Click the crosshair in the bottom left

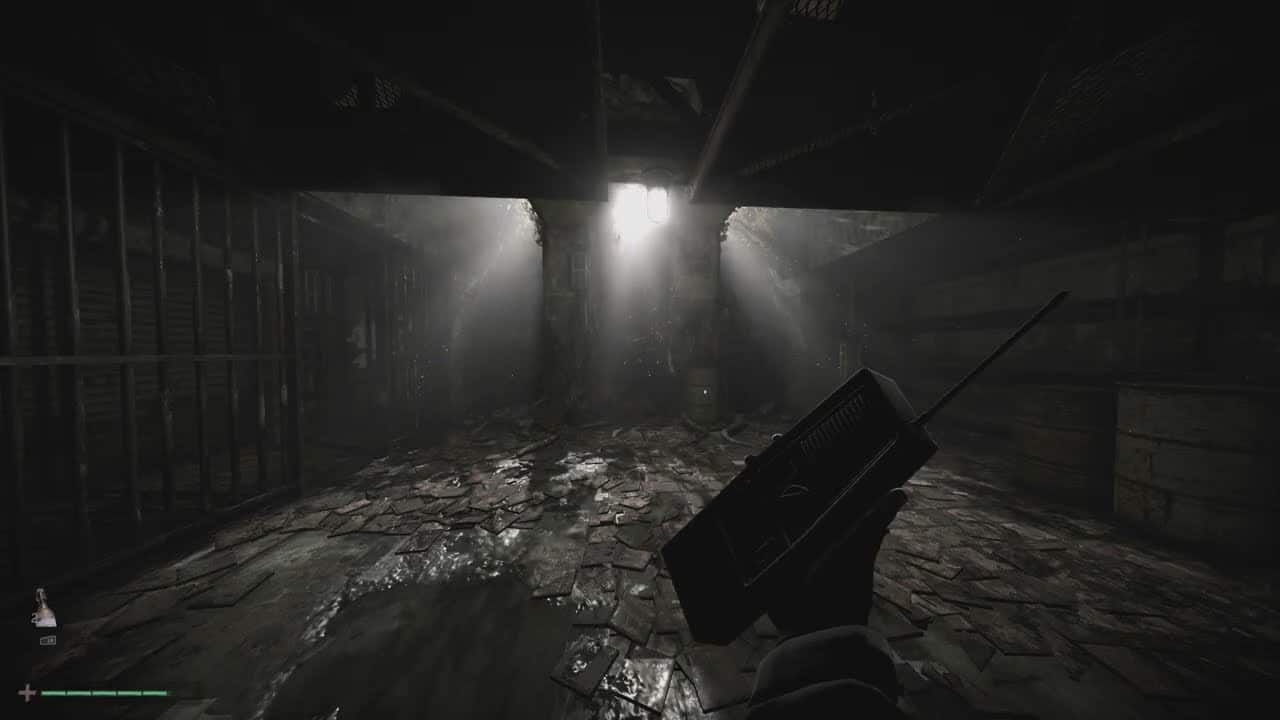pos(27,692)
